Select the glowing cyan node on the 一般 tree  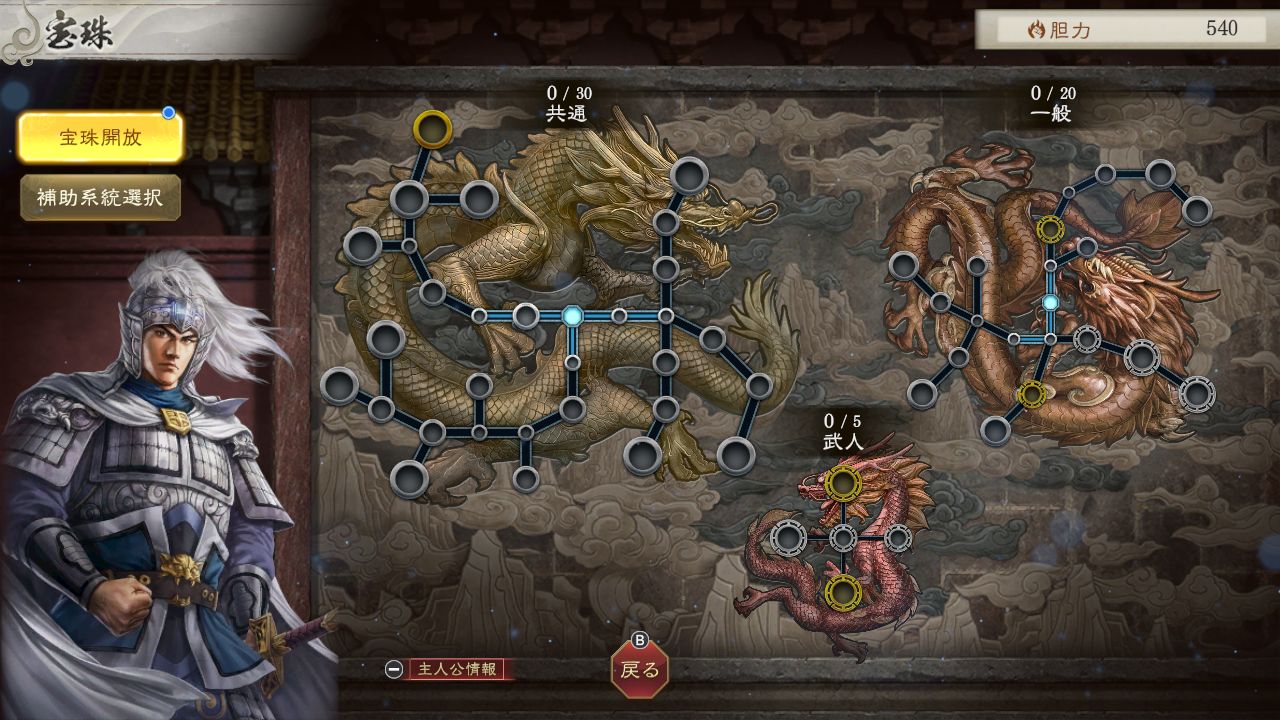[1051, 303]
